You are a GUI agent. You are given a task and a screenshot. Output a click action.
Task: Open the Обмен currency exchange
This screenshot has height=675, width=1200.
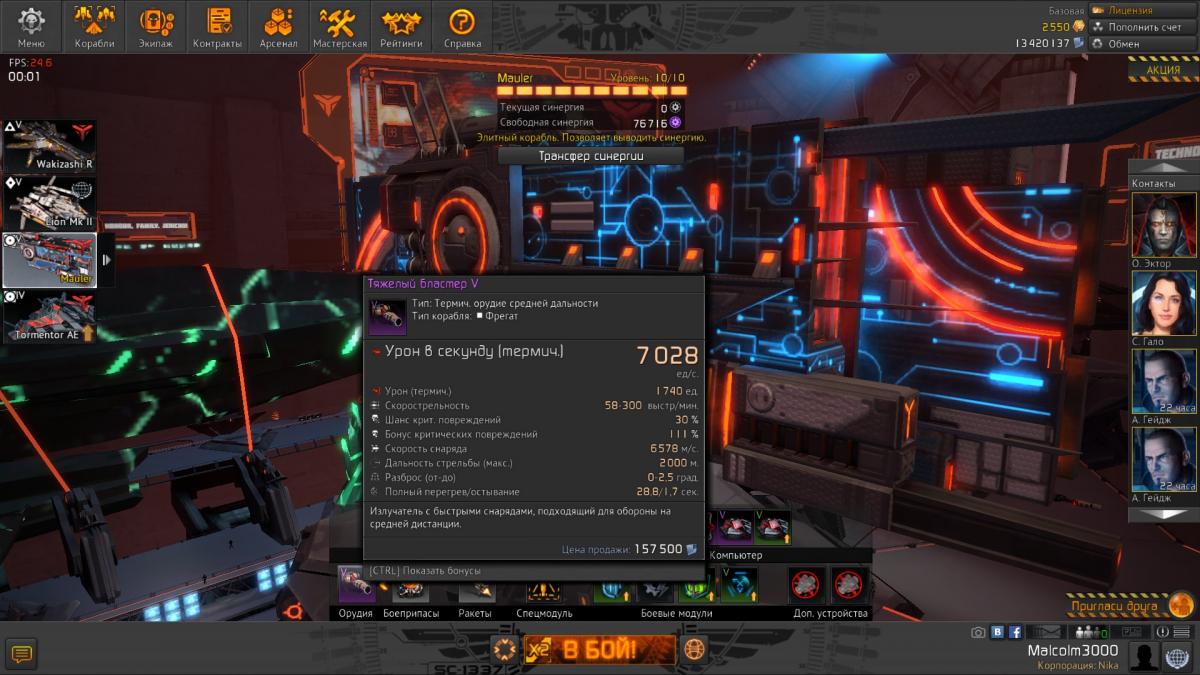(1143, 44)
